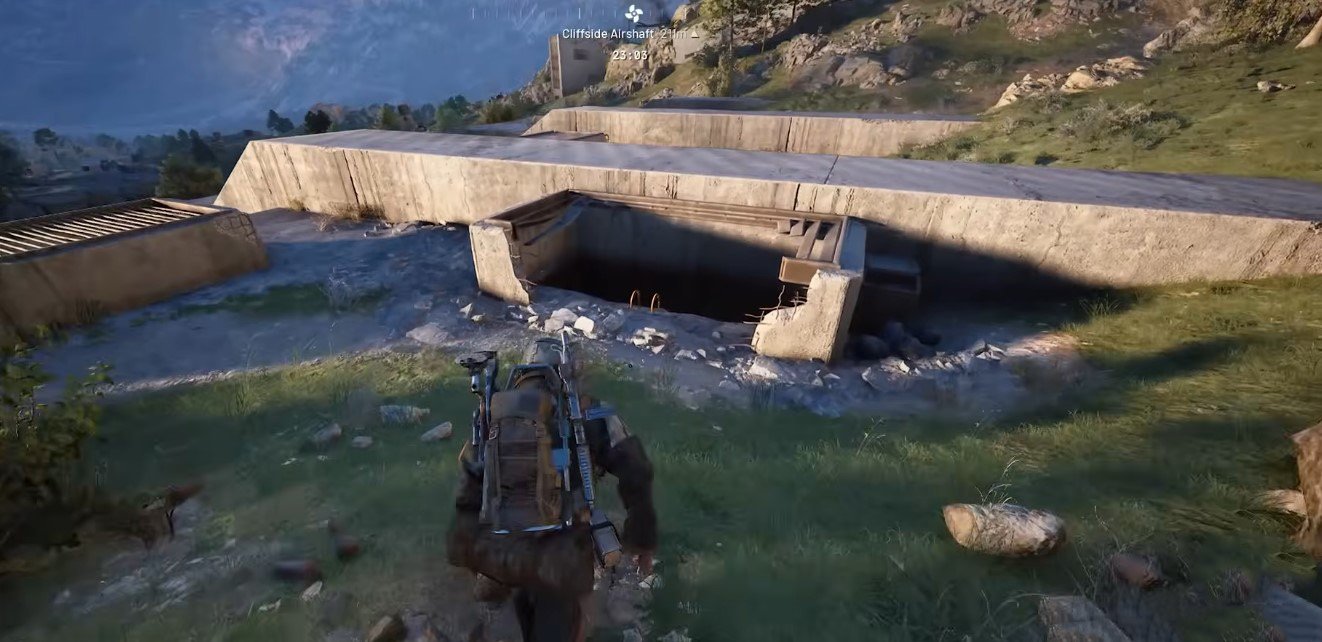1322x642 pixels.
Task: Select the Cliffside Airshaft fan marker icon
Action: (633, 13)
